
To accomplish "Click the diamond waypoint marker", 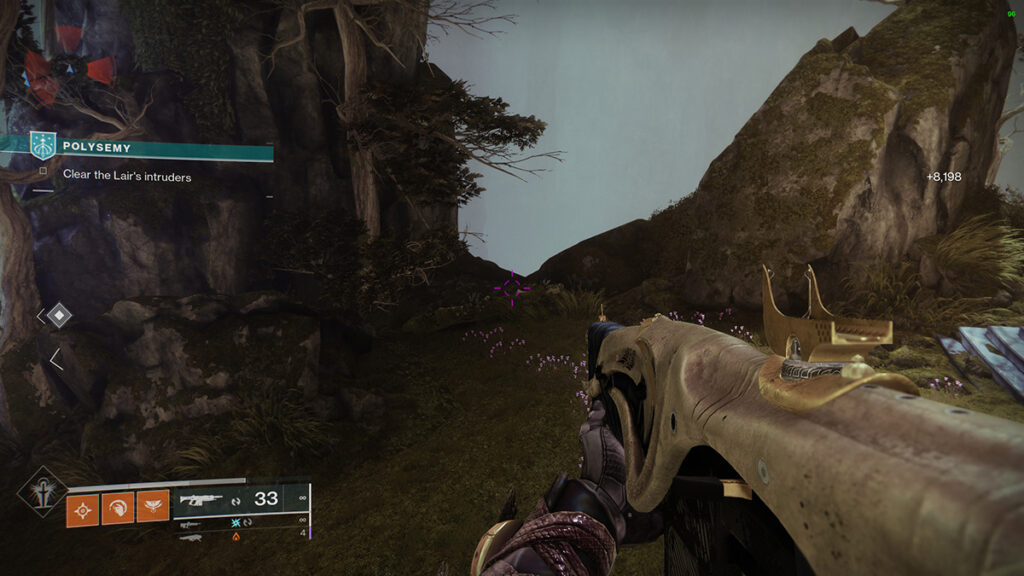I will coord(59,316).
